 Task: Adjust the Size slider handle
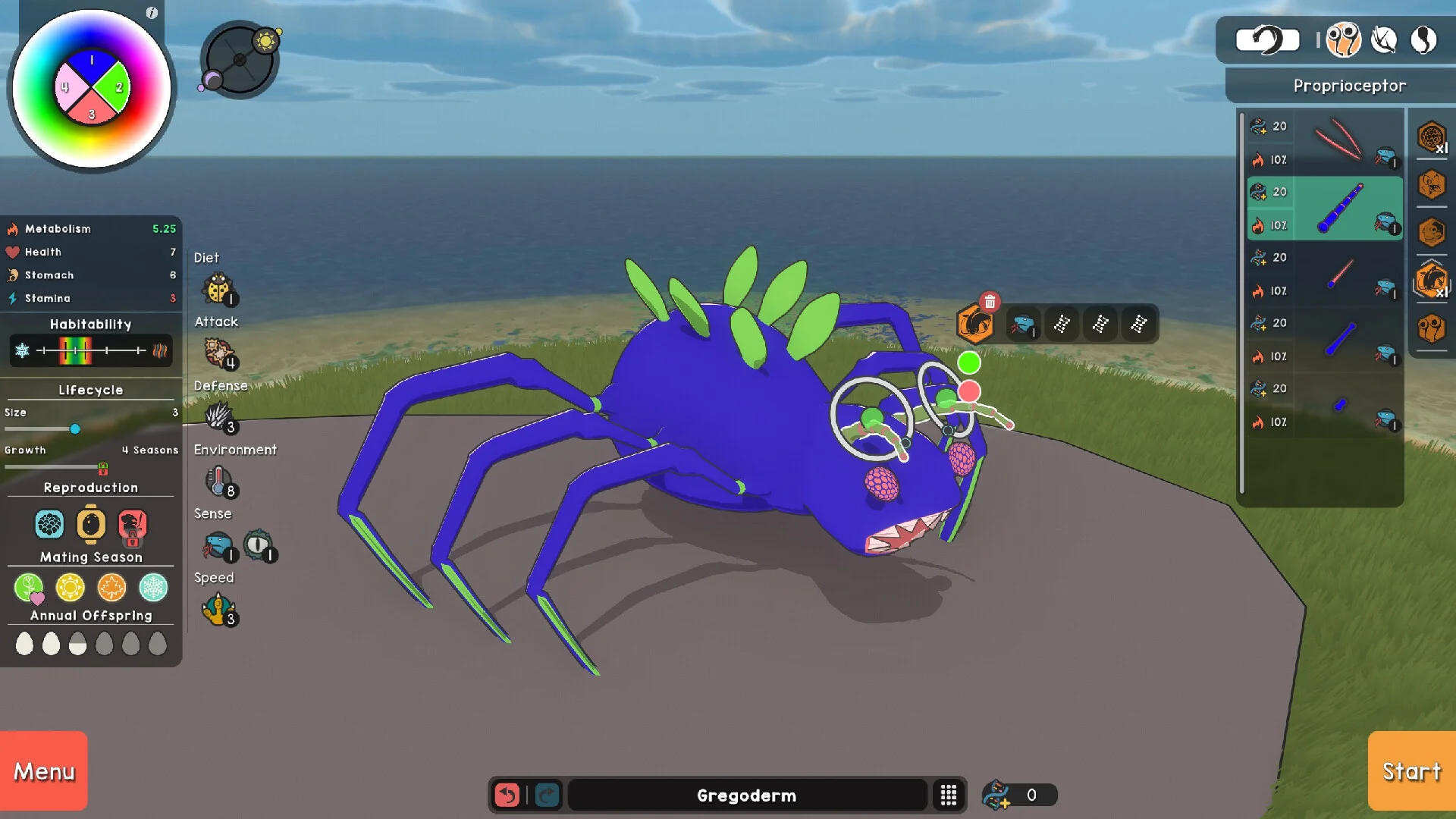[x=75, y=429]
